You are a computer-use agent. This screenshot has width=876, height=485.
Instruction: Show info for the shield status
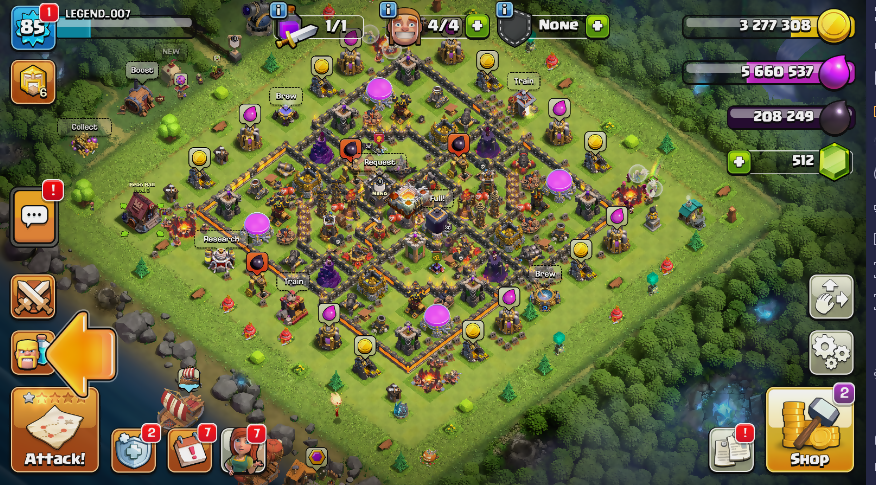[505, 10]
